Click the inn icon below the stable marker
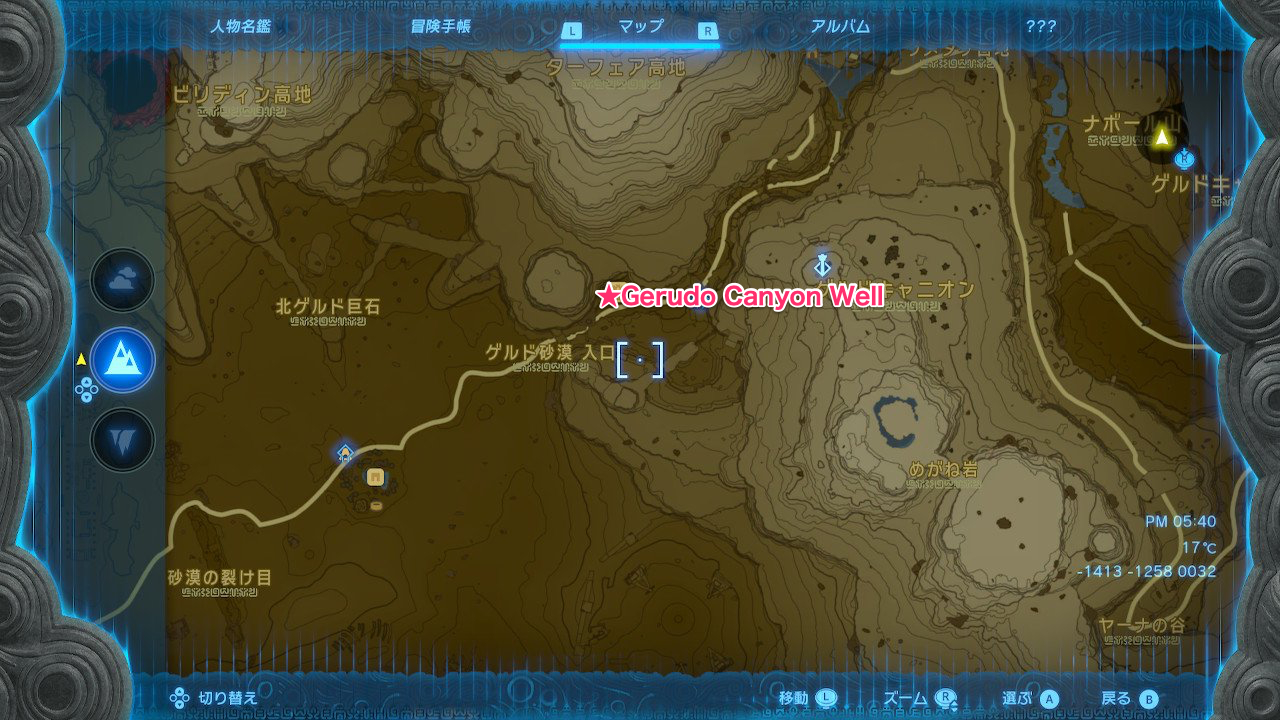Image resolution: width=1280 pixels, height=720 pixels. point(374,477)
